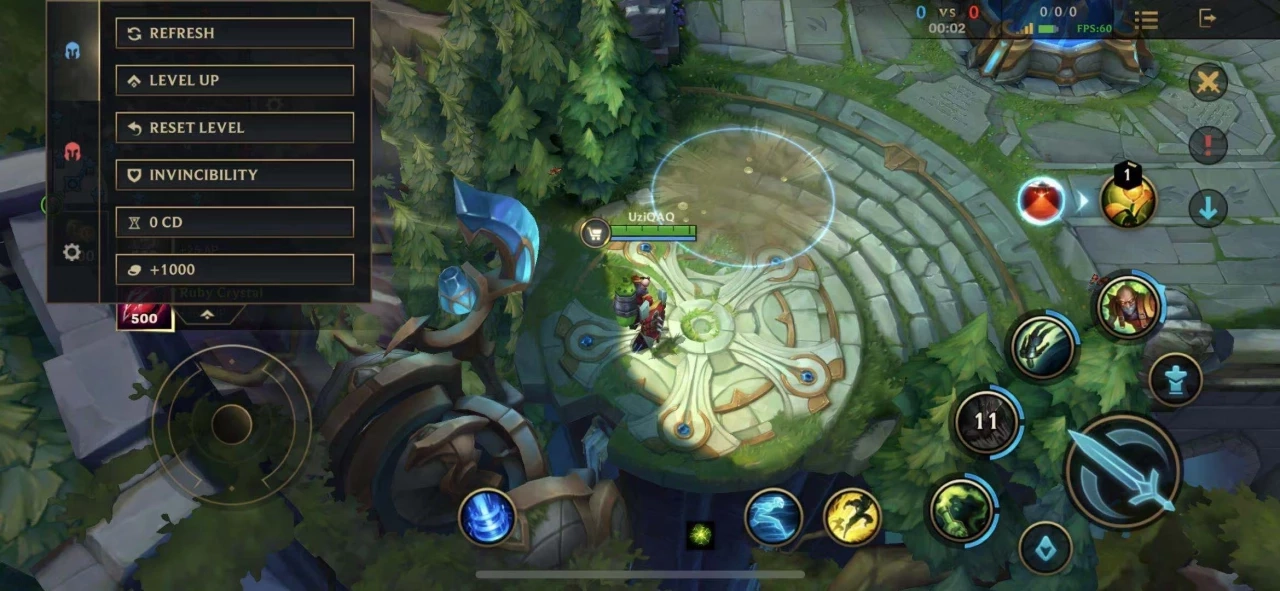Open the shop cart icon

(595, 233)
